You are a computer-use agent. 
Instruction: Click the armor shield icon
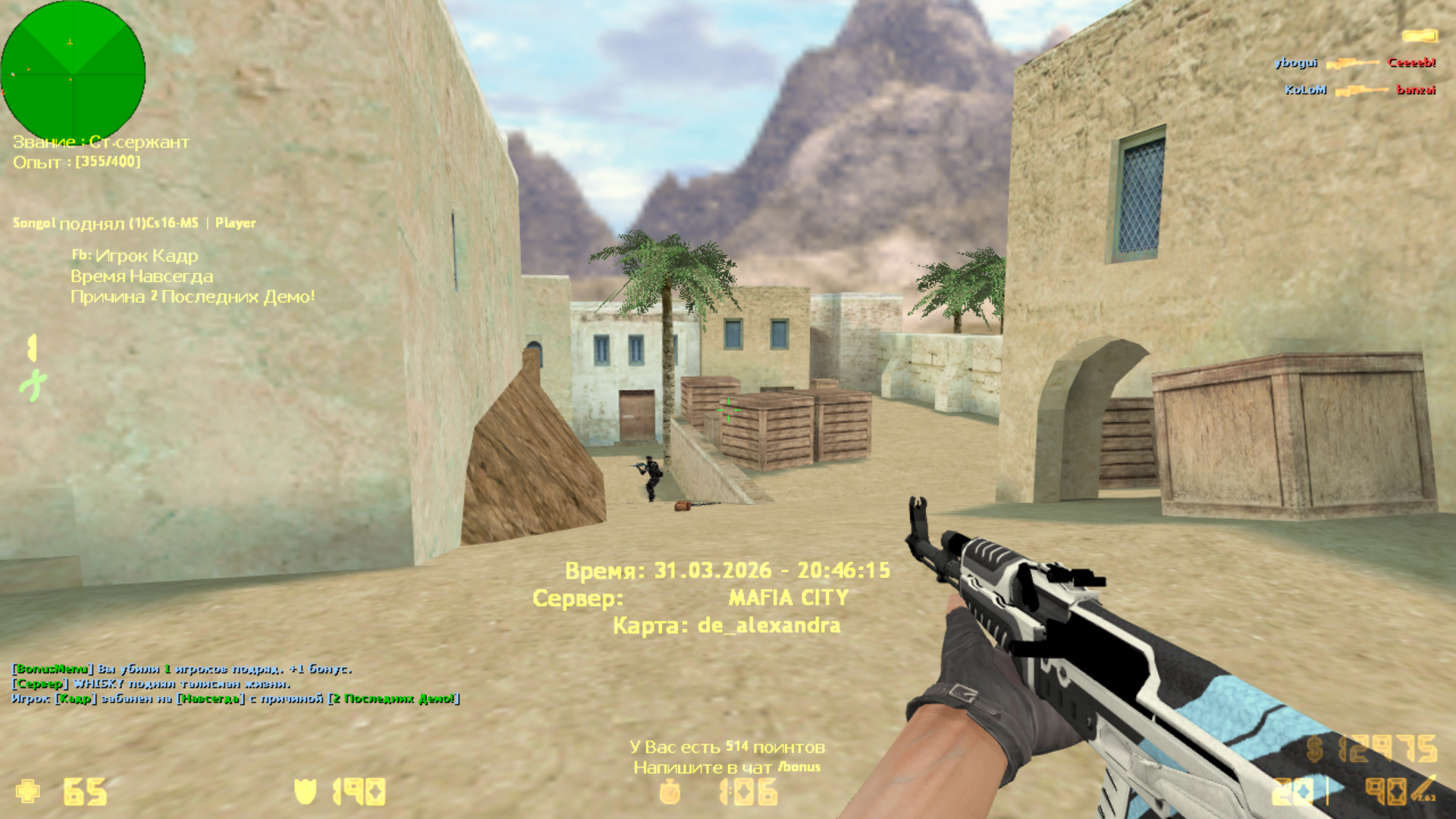click(305, 792)
